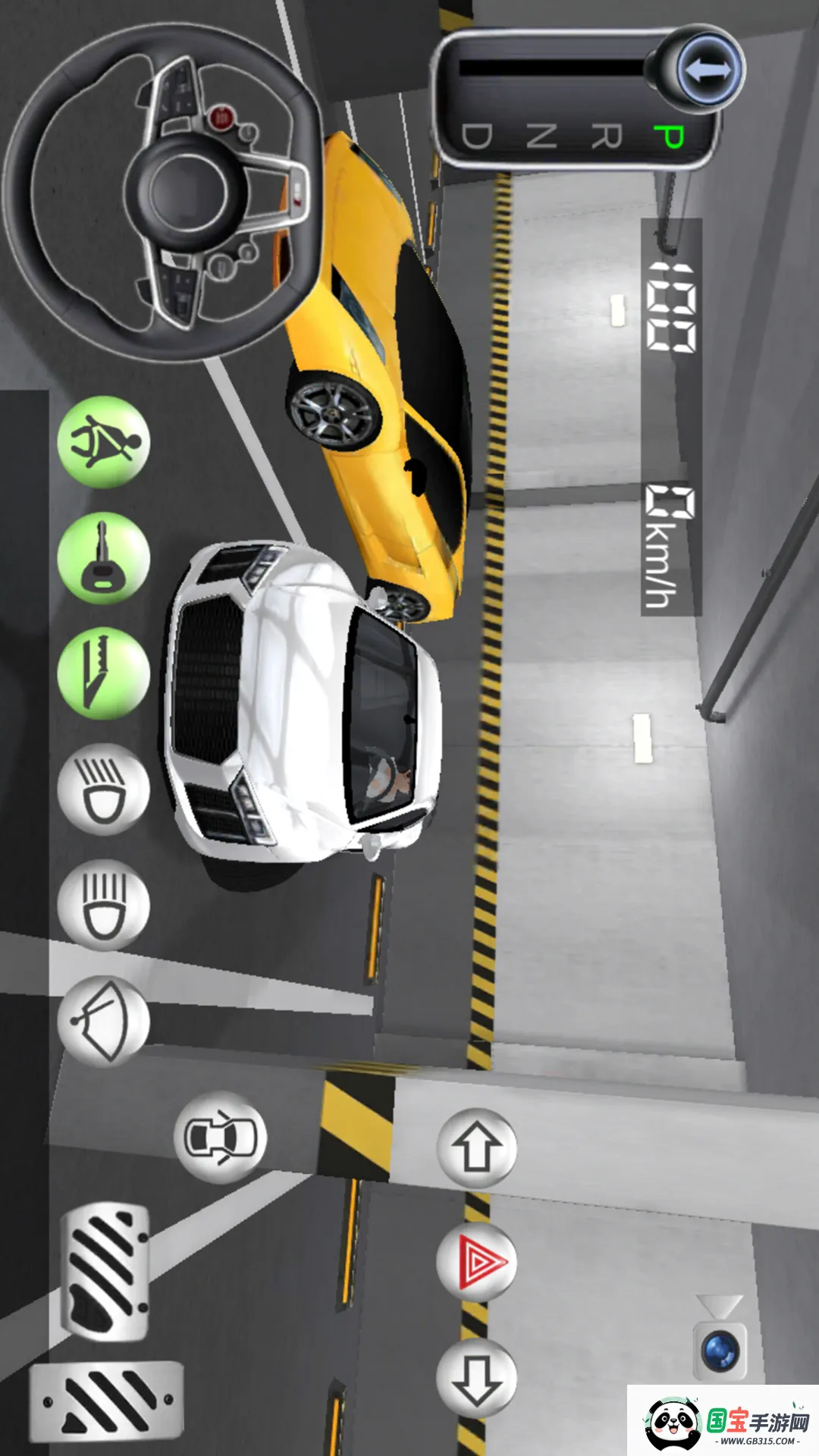819x1456 pixels.
Task: Turn on the red hazard lights
Action: [476, 1263]
